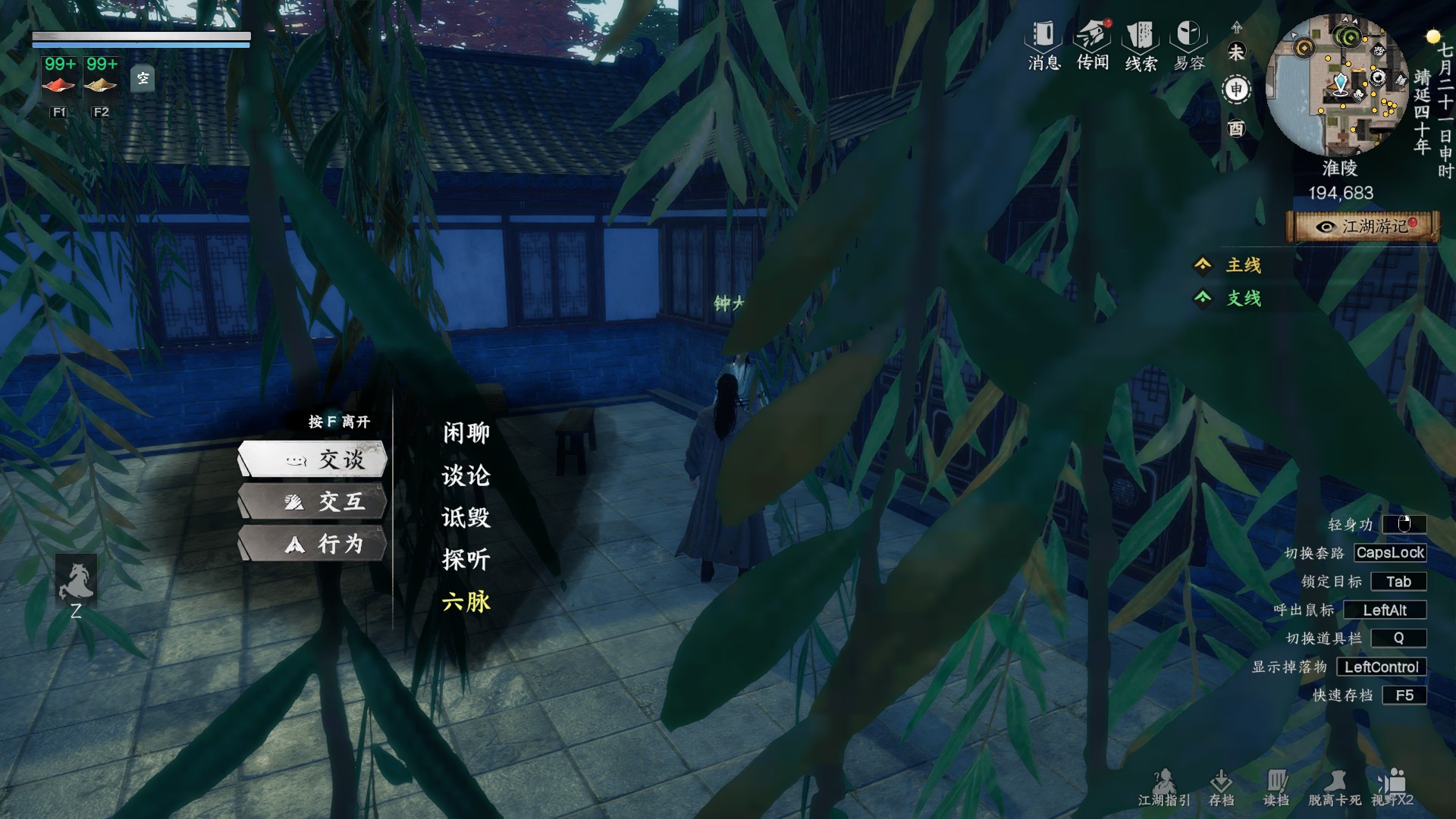1456x819 pixels.
Task: Switch to the 交互 (Interact) tab
Action: (312, 501)
